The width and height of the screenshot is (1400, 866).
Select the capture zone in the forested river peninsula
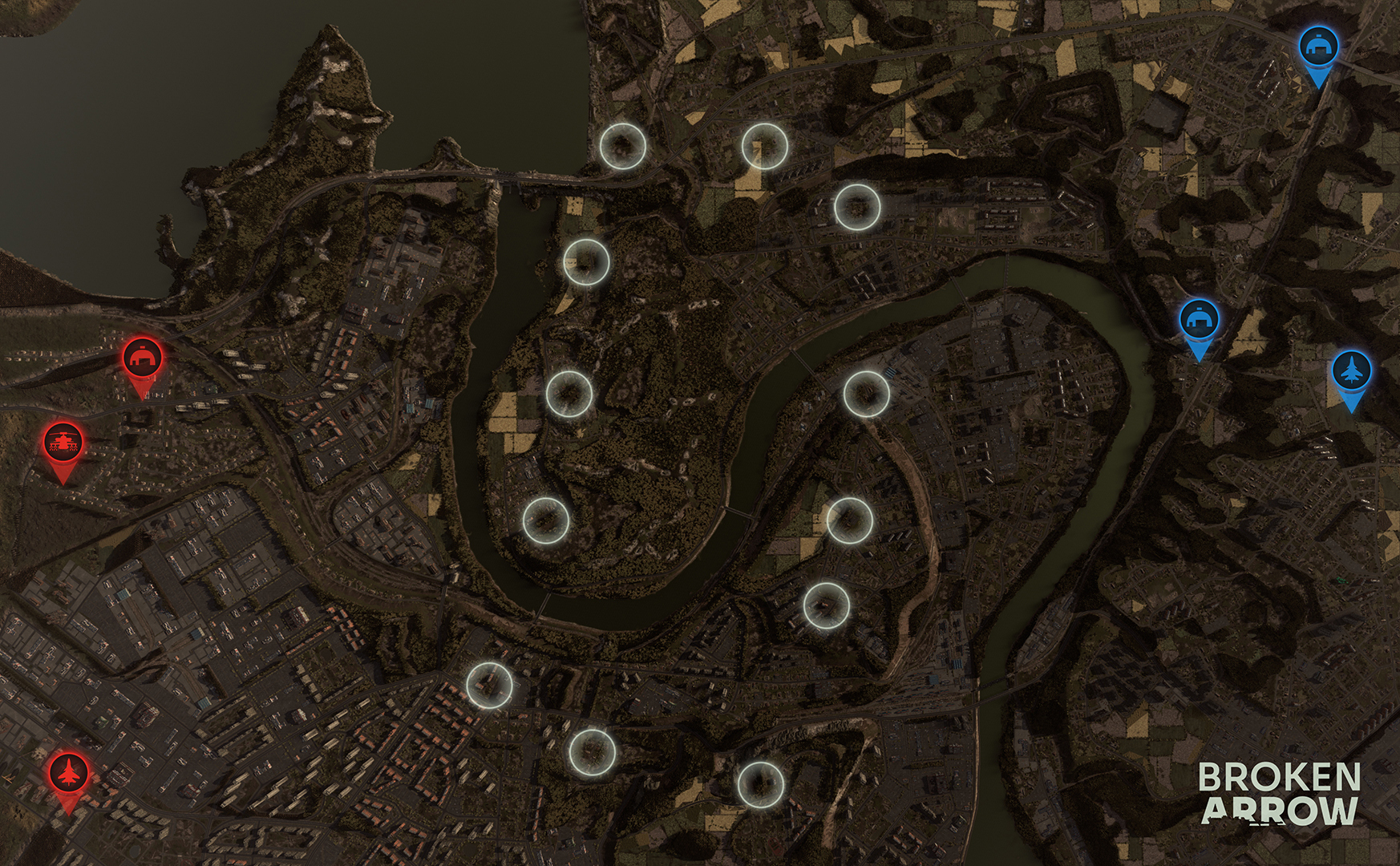568,391
